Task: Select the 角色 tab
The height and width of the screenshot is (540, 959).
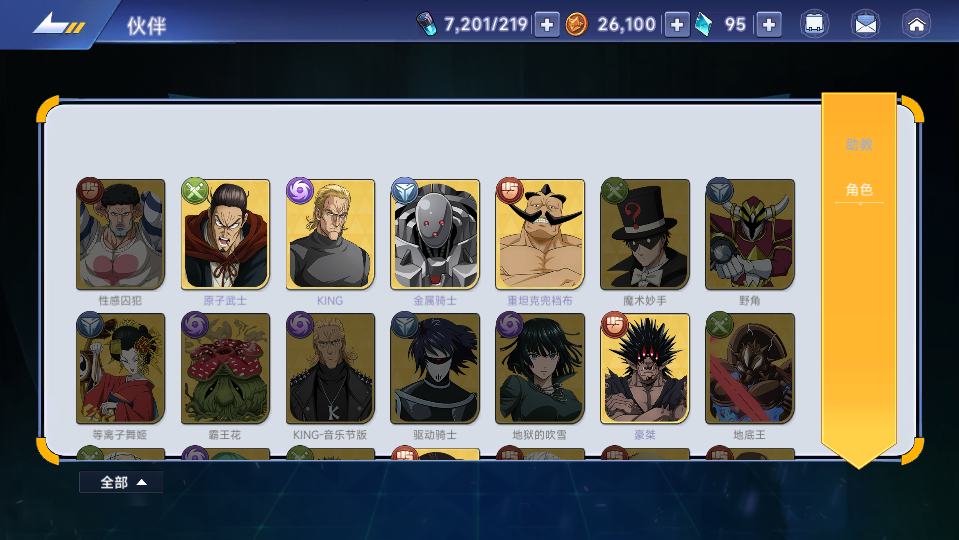Action: [859, 190]
